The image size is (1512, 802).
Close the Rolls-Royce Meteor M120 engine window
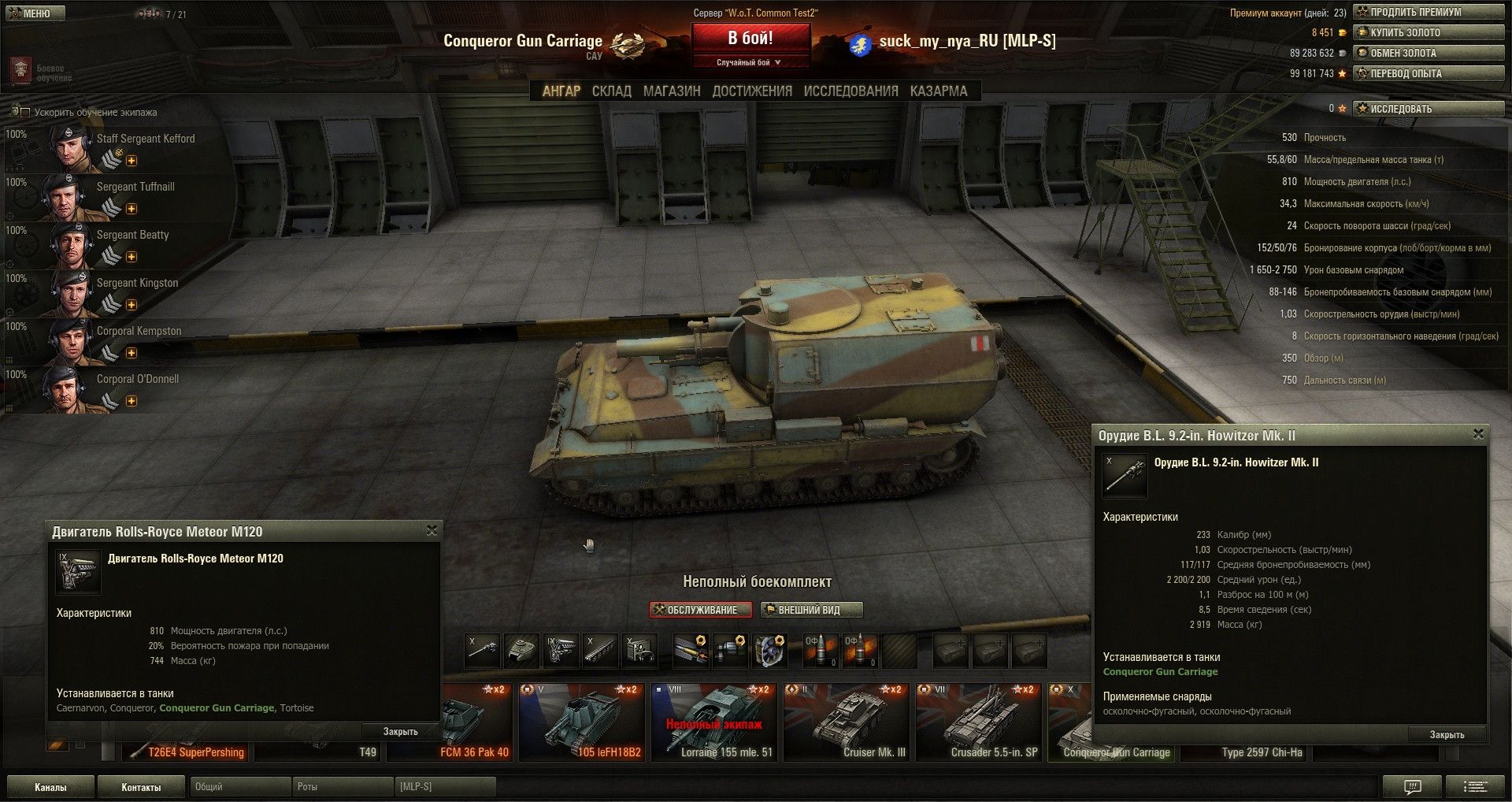pos(432,531)
